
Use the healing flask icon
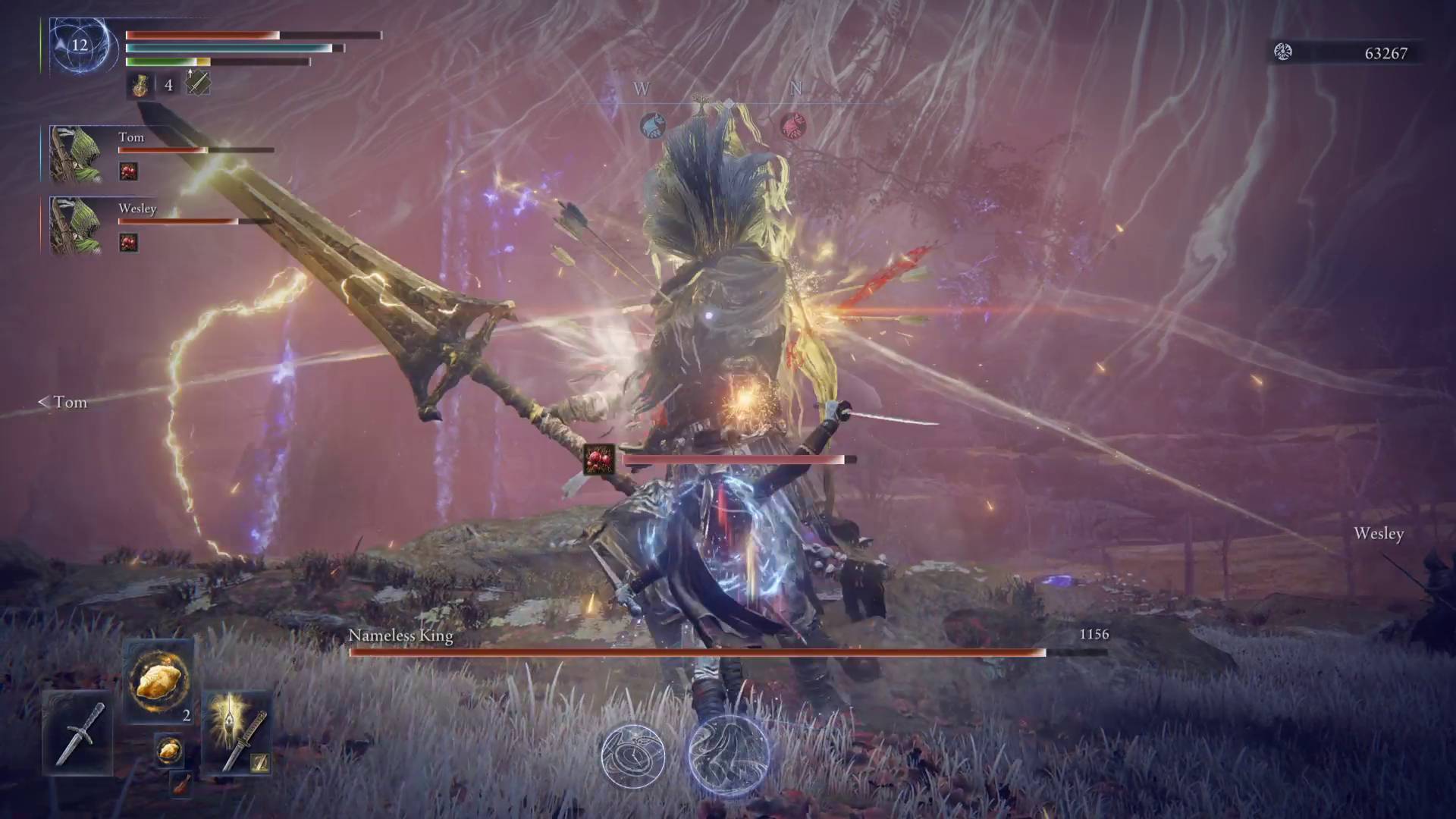[x=140, y=85]
